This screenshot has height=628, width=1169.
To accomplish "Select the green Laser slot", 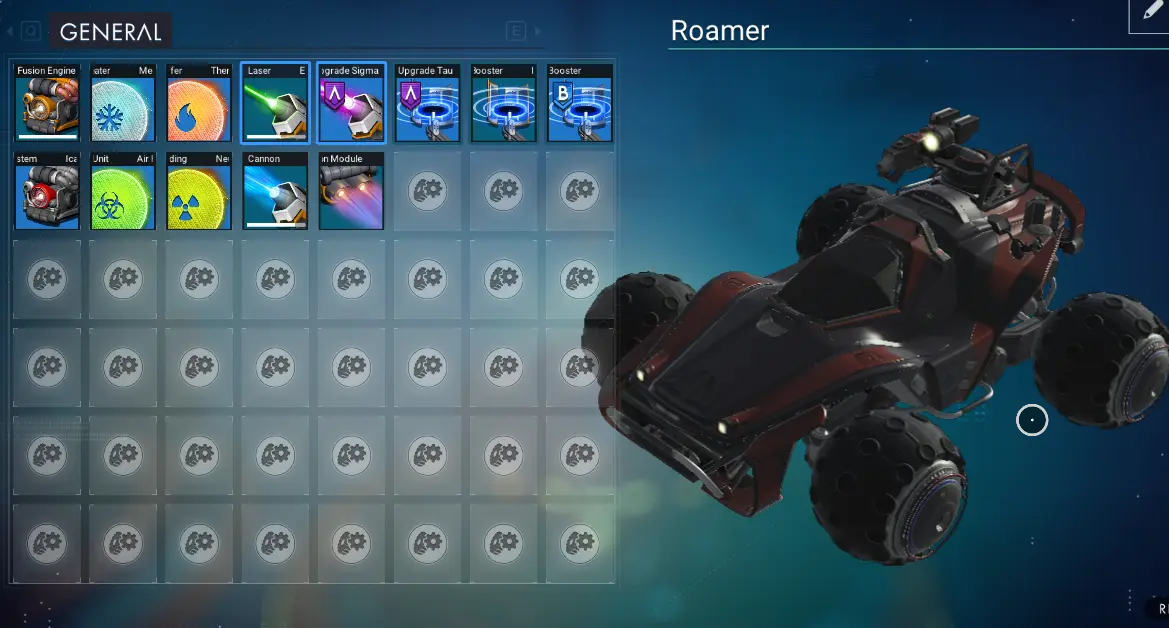I will coord(275,104).
